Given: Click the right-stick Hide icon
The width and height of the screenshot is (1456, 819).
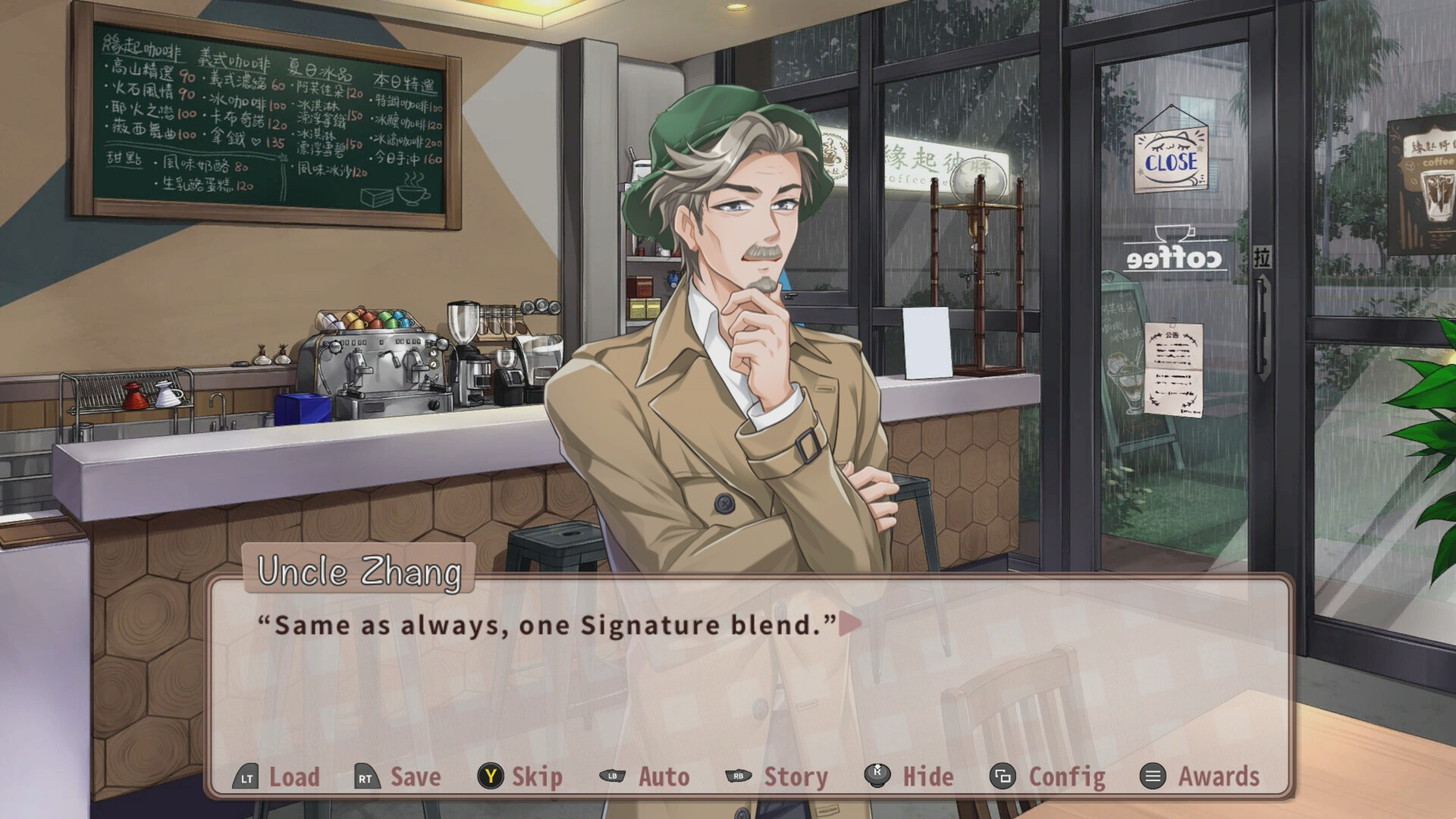Looking at the screenshot, I should click(874, 777).
